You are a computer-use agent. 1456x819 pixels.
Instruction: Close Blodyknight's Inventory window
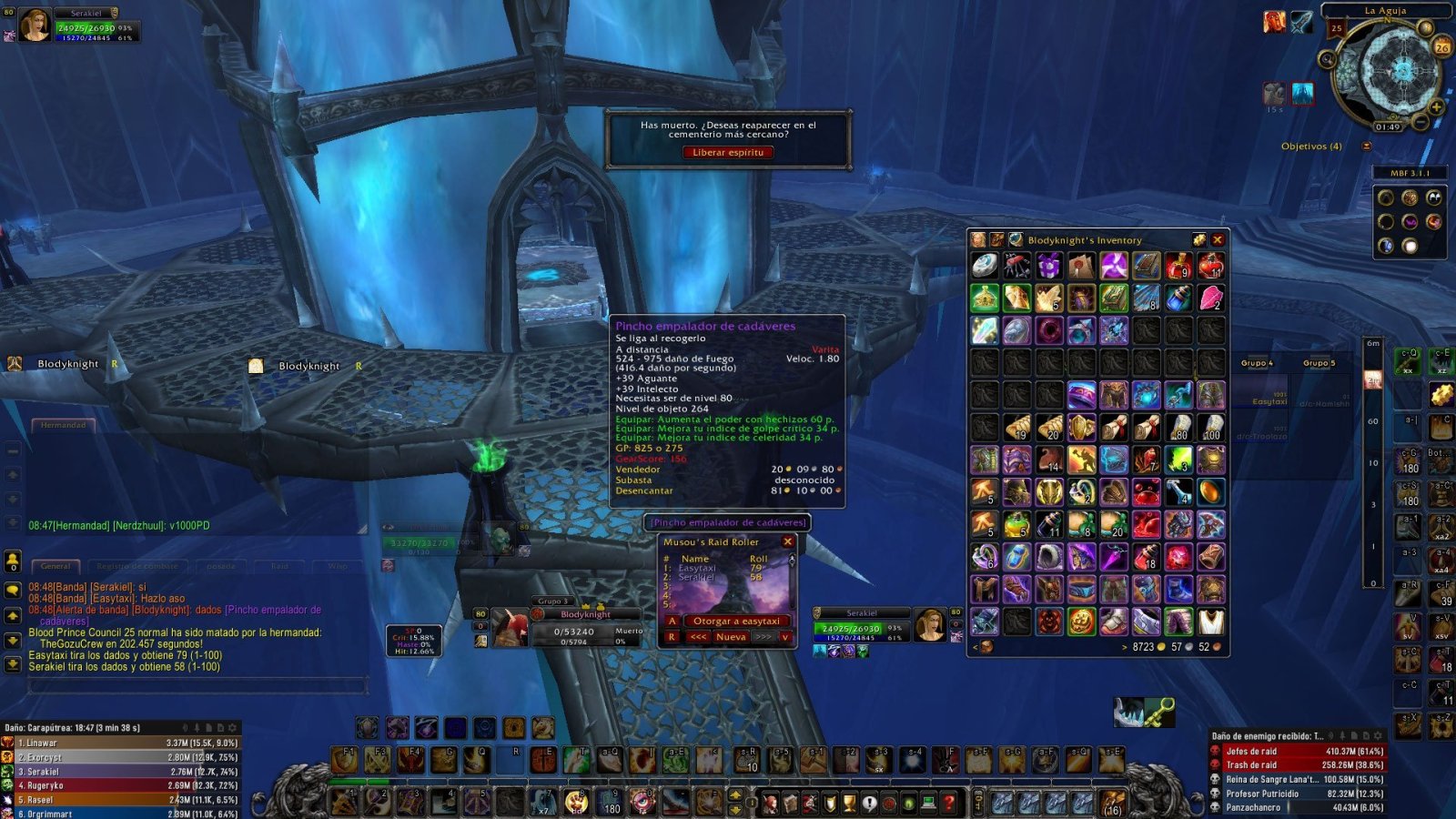tap(1218, 240)
